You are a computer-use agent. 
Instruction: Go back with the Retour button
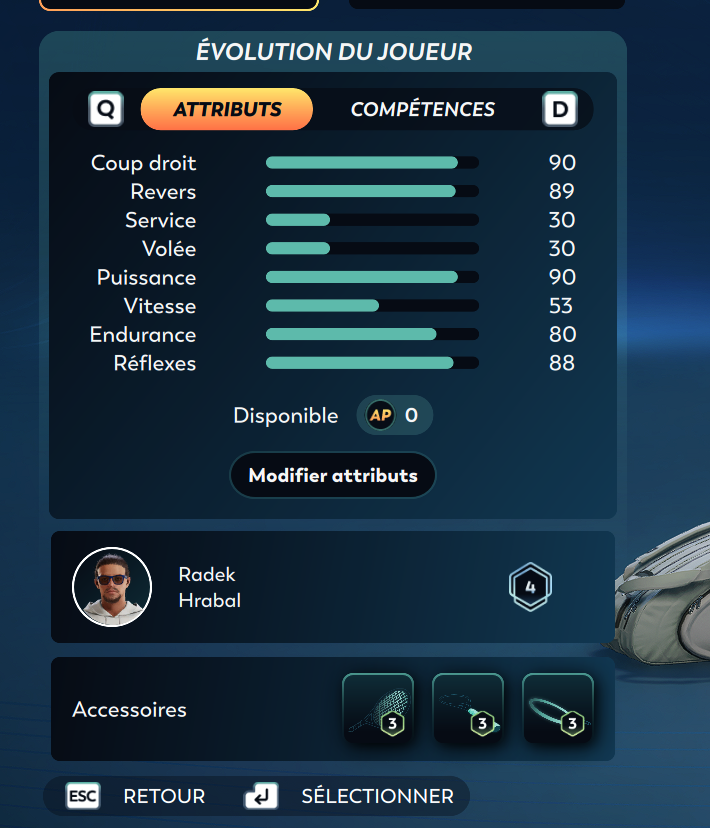tap(136, 796)
